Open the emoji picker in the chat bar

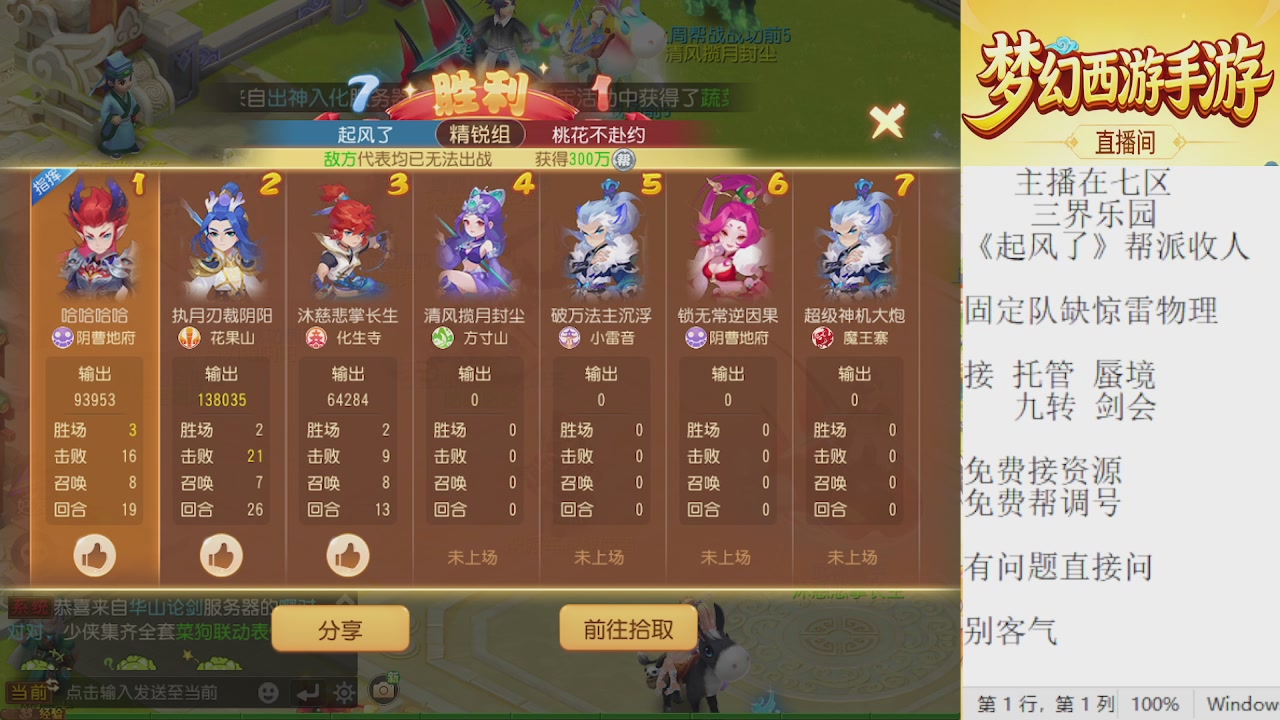click(269, 694)
